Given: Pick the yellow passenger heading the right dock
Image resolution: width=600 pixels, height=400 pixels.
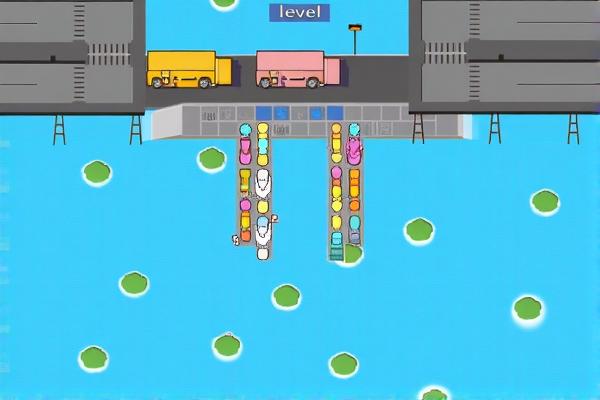Looking at the screenshot, I should tap(336, 130).
